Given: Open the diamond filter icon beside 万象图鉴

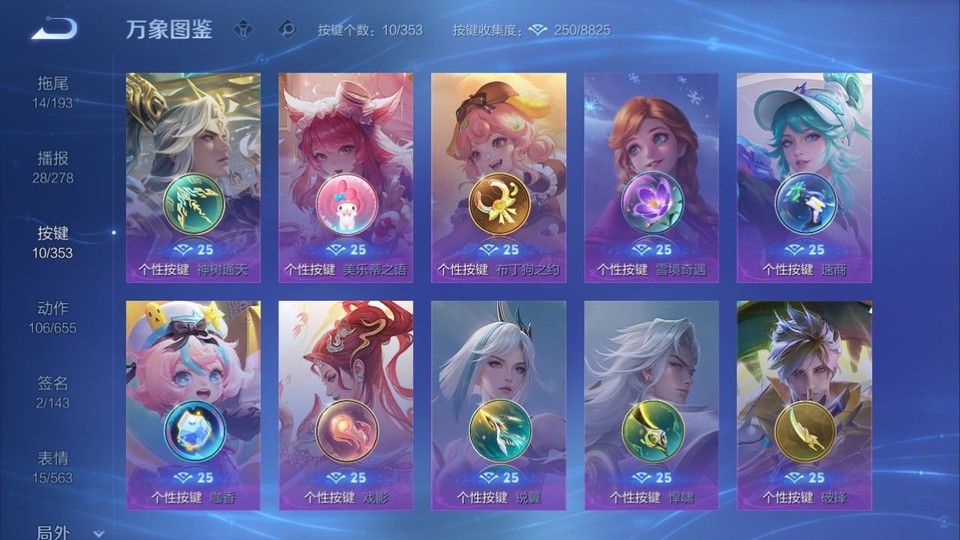Looking at the screenshot, I should (x=244, y=29).
